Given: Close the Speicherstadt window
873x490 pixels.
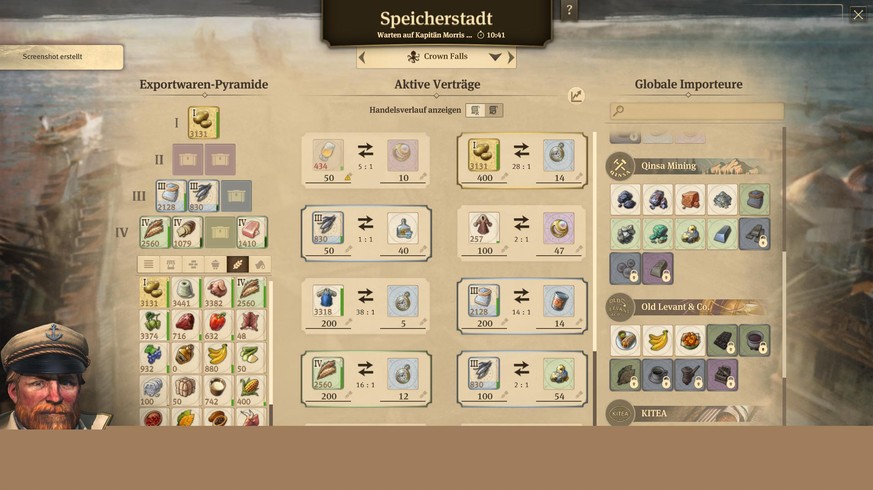Looking at the screenshot, I should click(x=858, y=15).
